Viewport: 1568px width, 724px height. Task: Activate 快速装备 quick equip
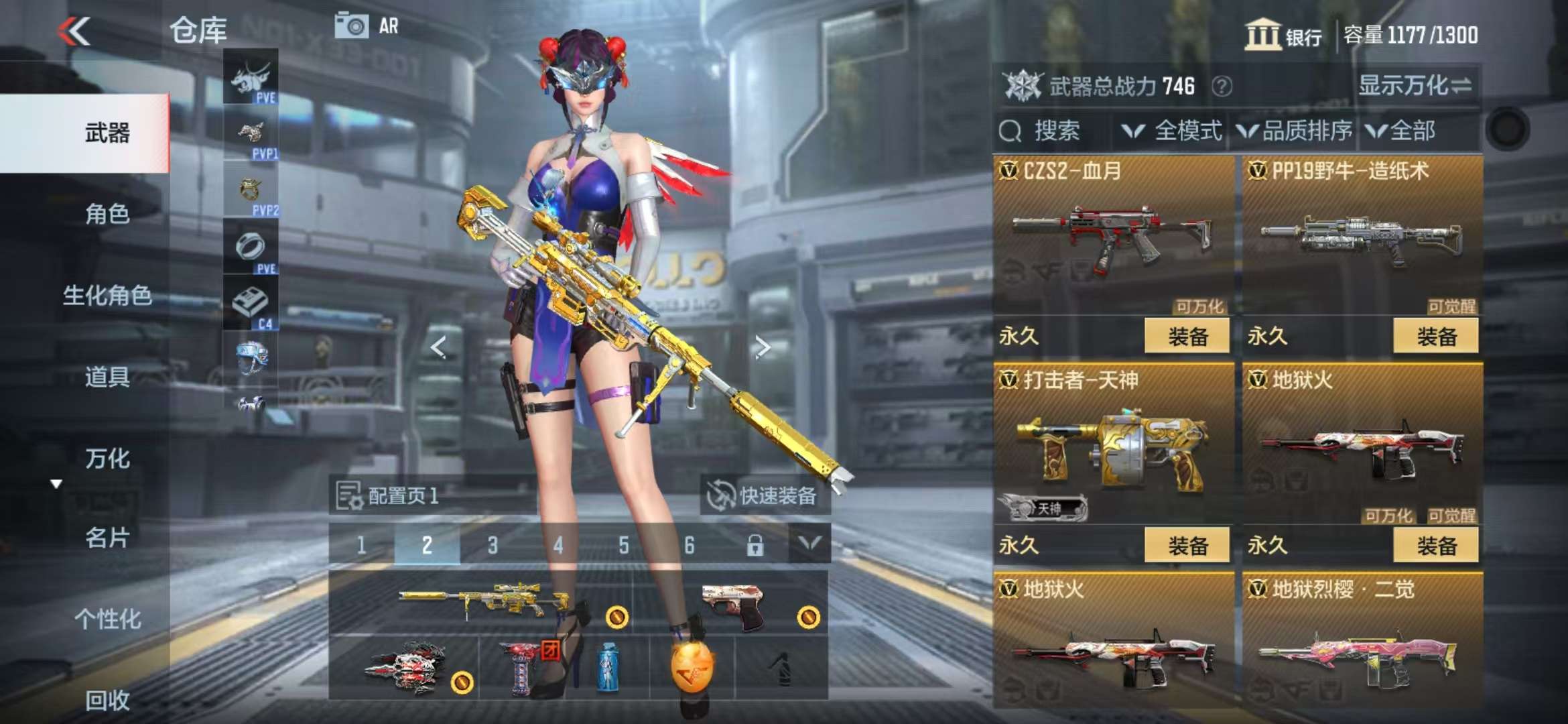764,495
